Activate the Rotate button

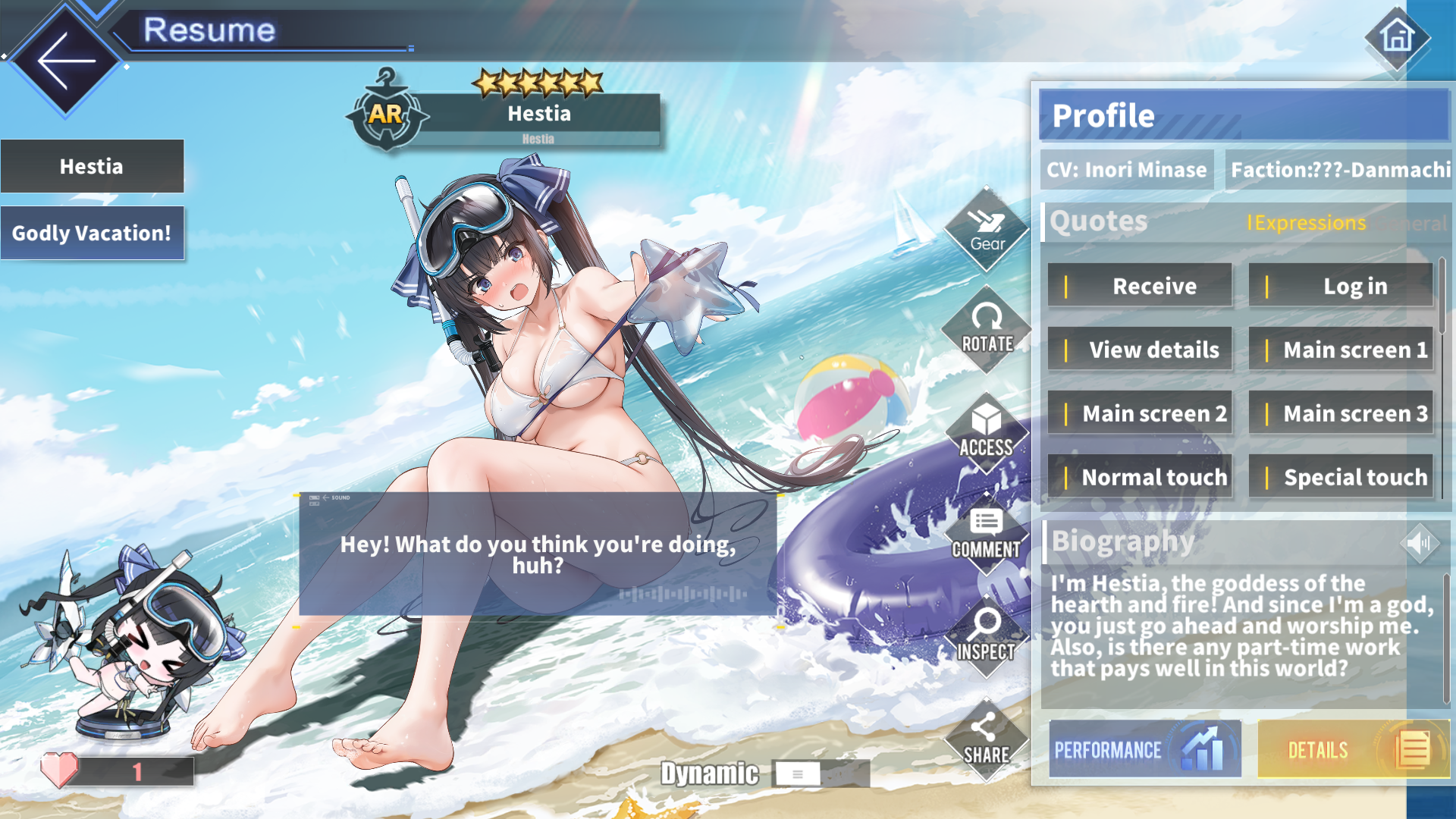tap(987, 330)
